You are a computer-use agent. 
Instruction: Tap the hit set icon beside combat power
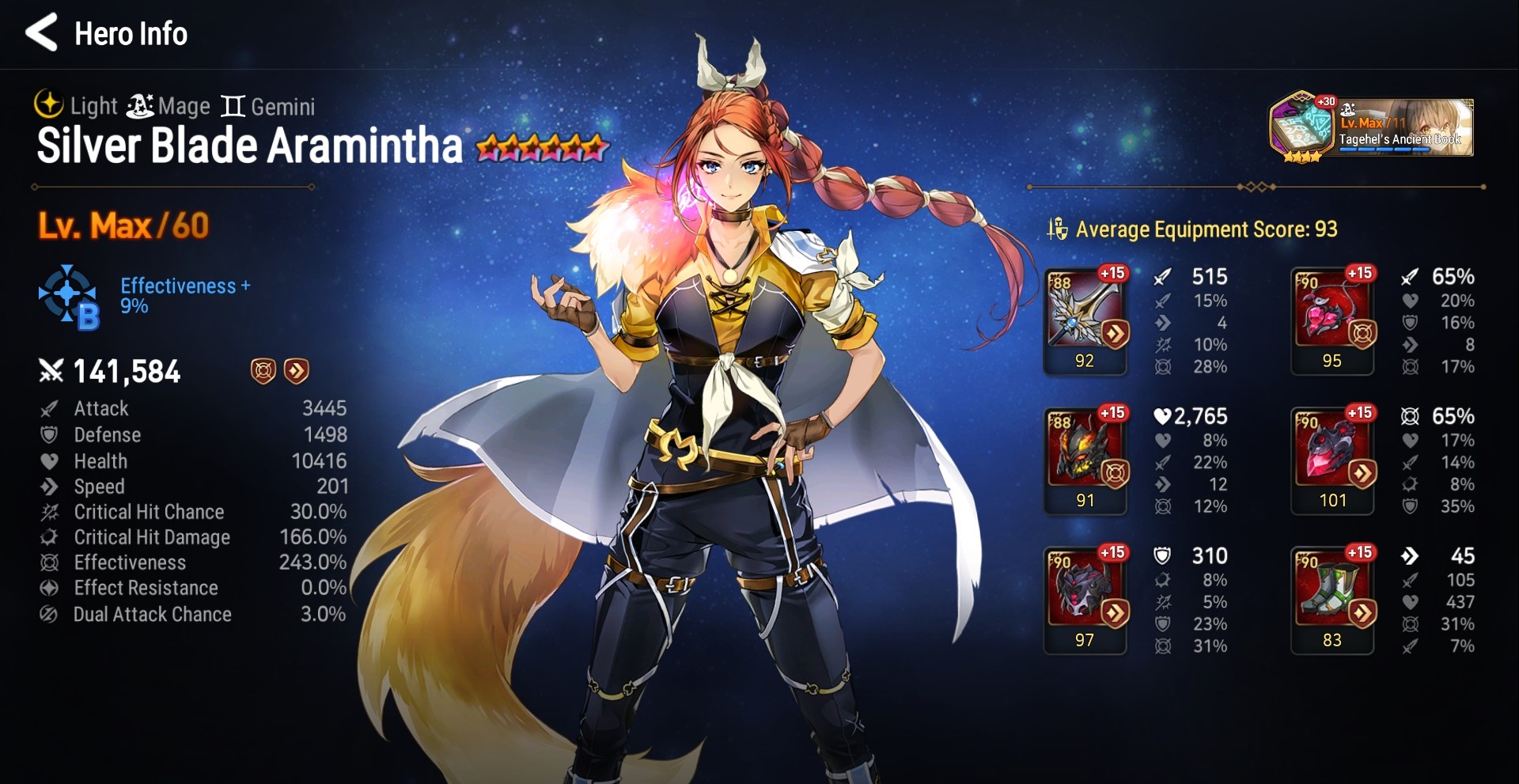[263, 370]
